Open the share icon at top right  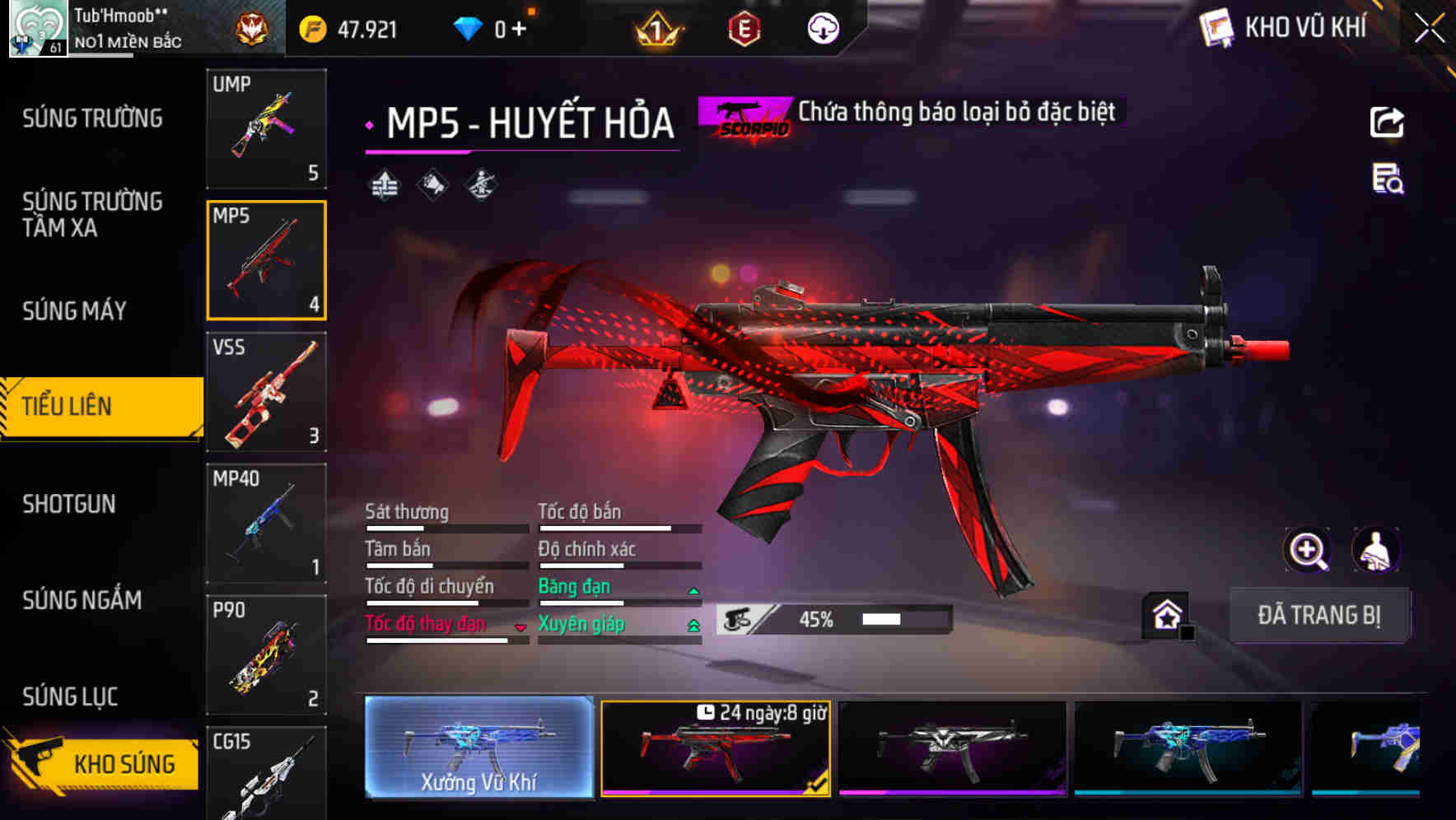click(x=1388, y=122)
